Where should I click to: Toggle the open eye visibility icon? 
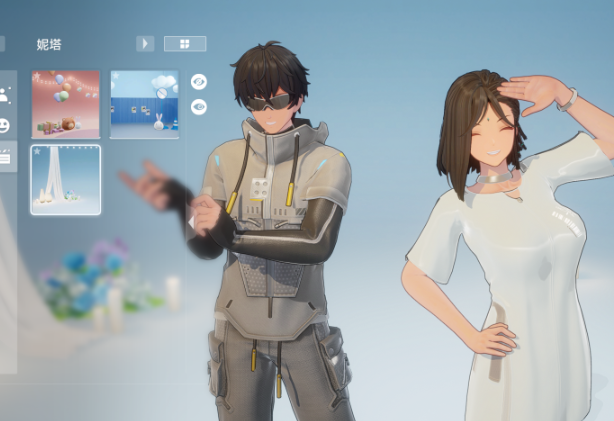[199, 106]
